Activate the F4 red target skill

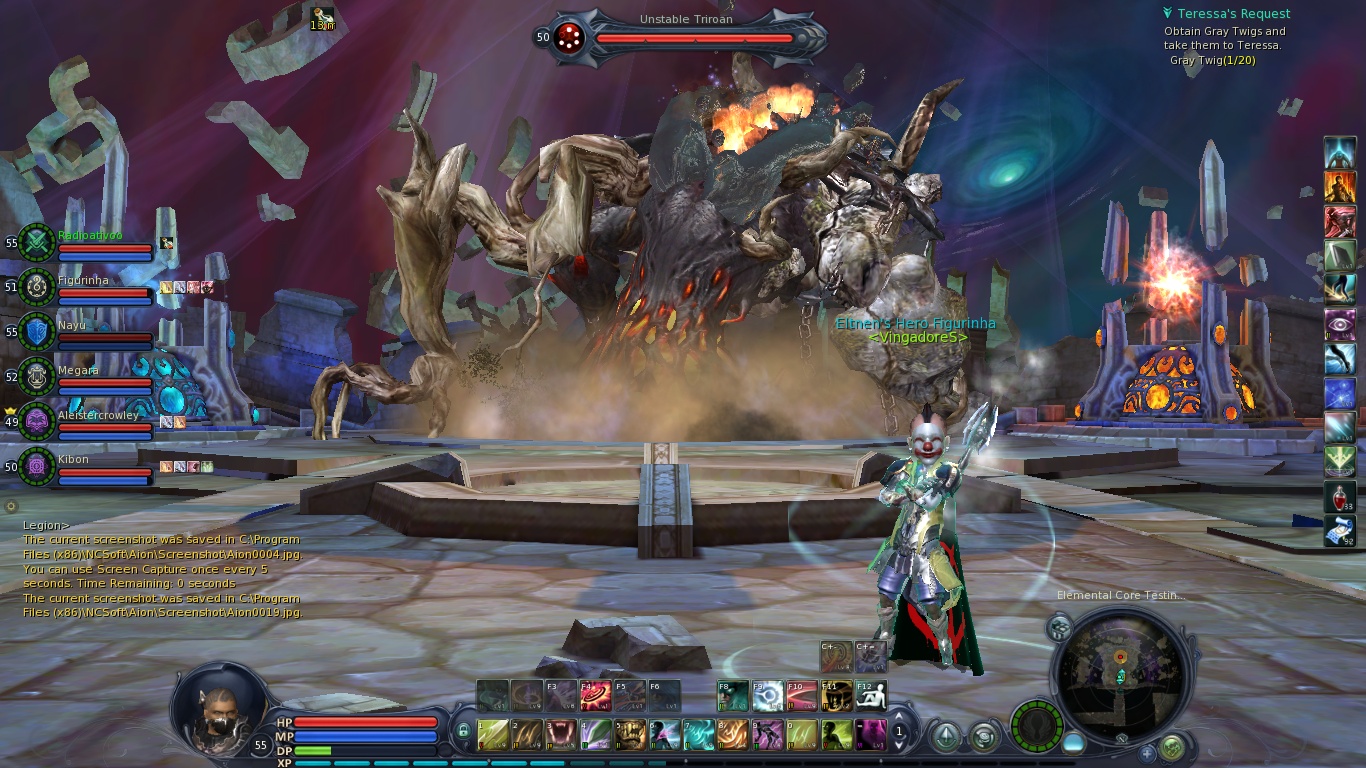click(596, 695)
